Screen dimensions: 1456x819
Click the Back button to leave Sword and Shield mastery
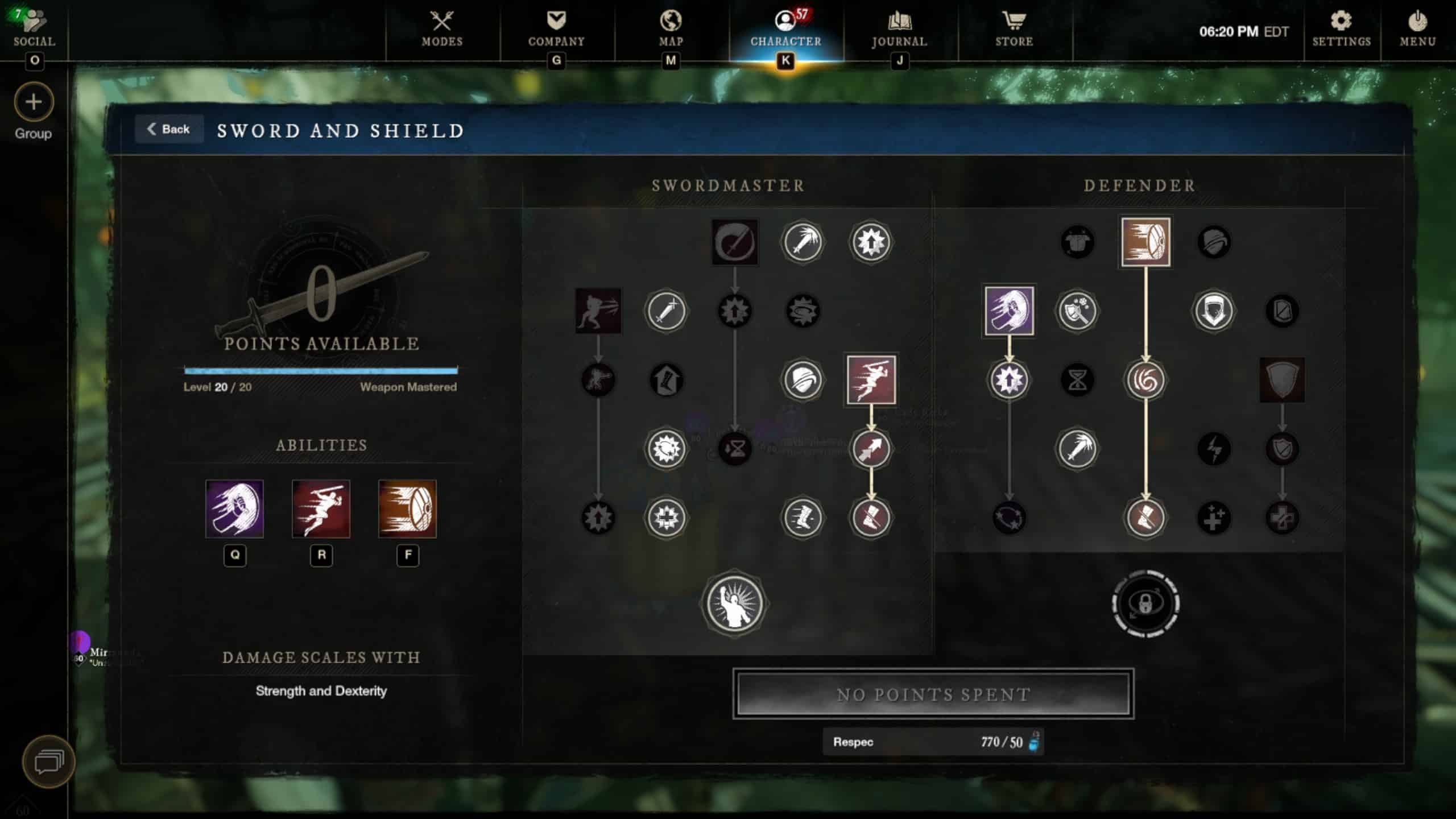pos(169,129)
